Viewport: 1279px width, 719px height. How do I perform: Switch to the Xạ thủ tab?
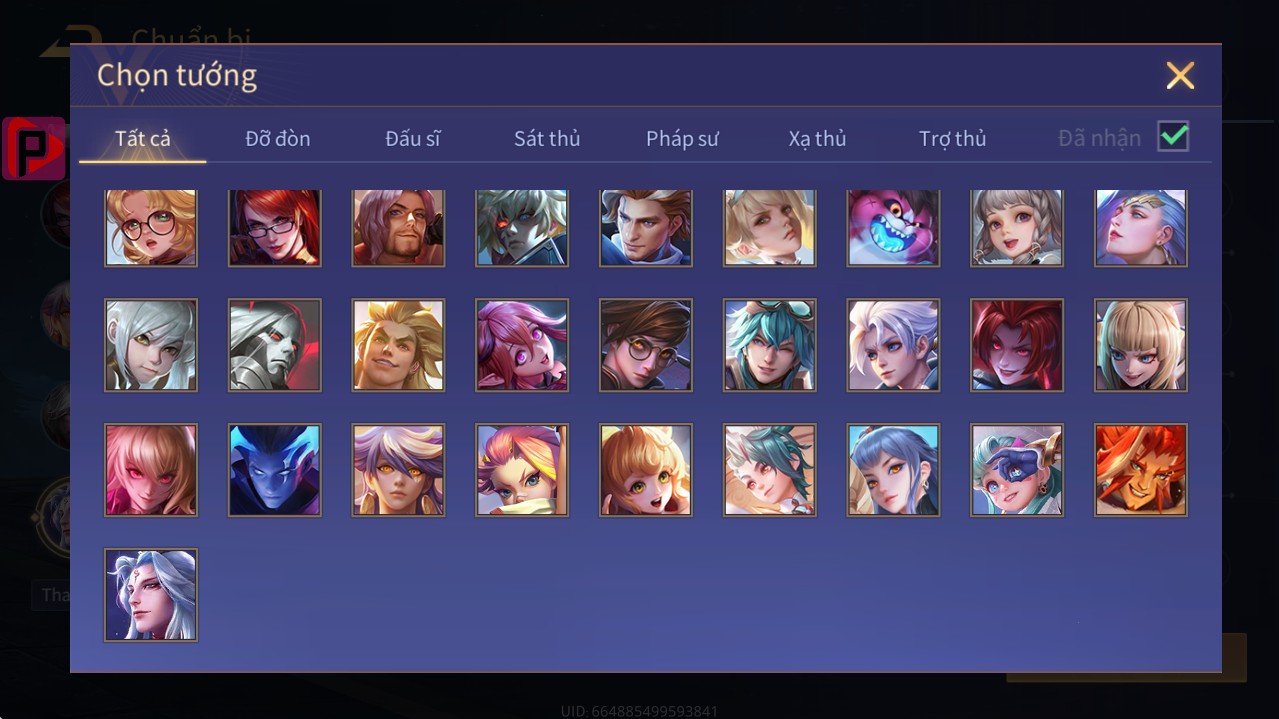(x=817, y=138)
